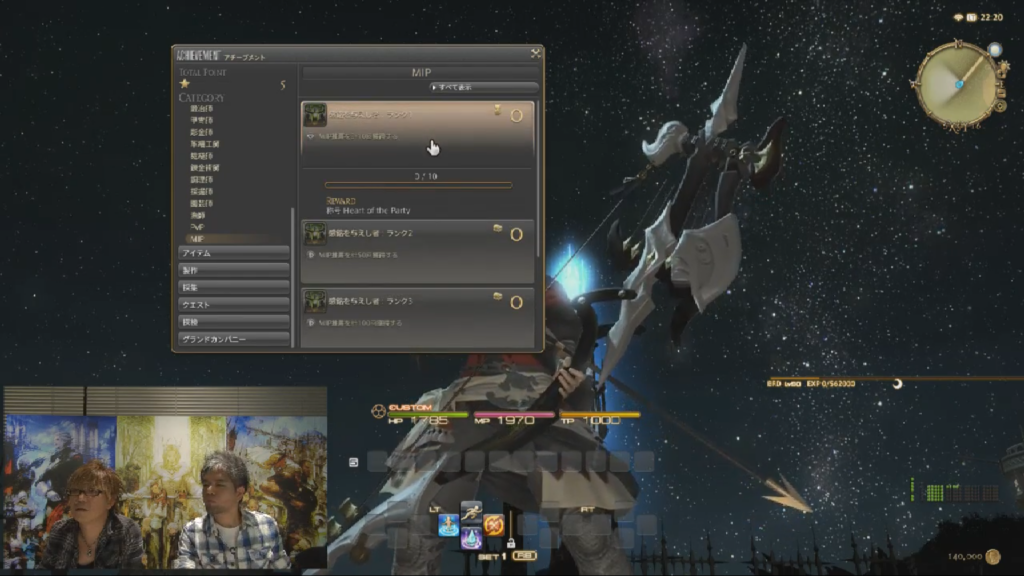The height and width of the screenshot is (576, 1024).
Task: Toggle the hotbar padlock icon
Action: 510,543
